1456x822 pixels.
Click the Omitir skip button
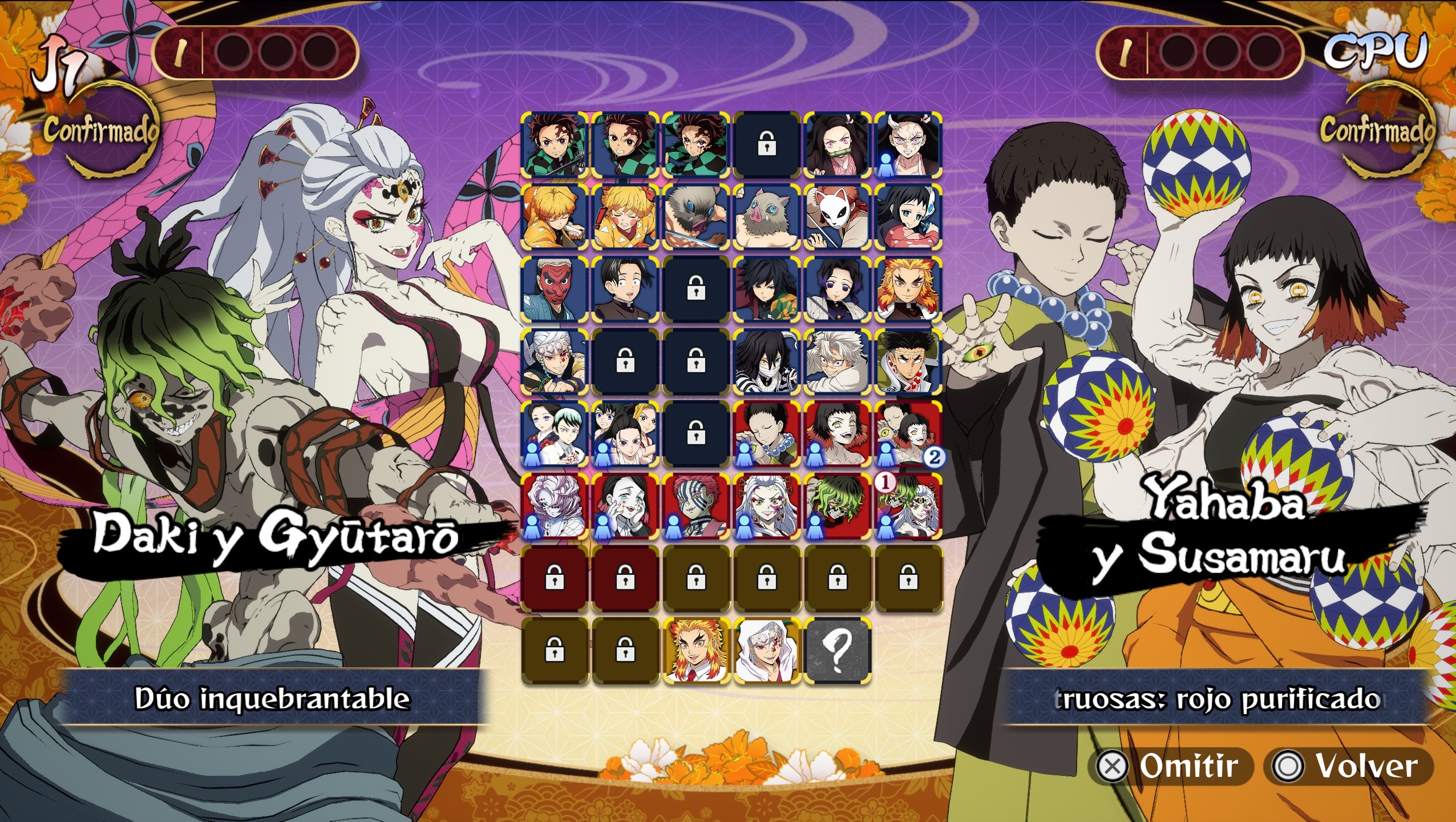click(x=1170, y=766)
